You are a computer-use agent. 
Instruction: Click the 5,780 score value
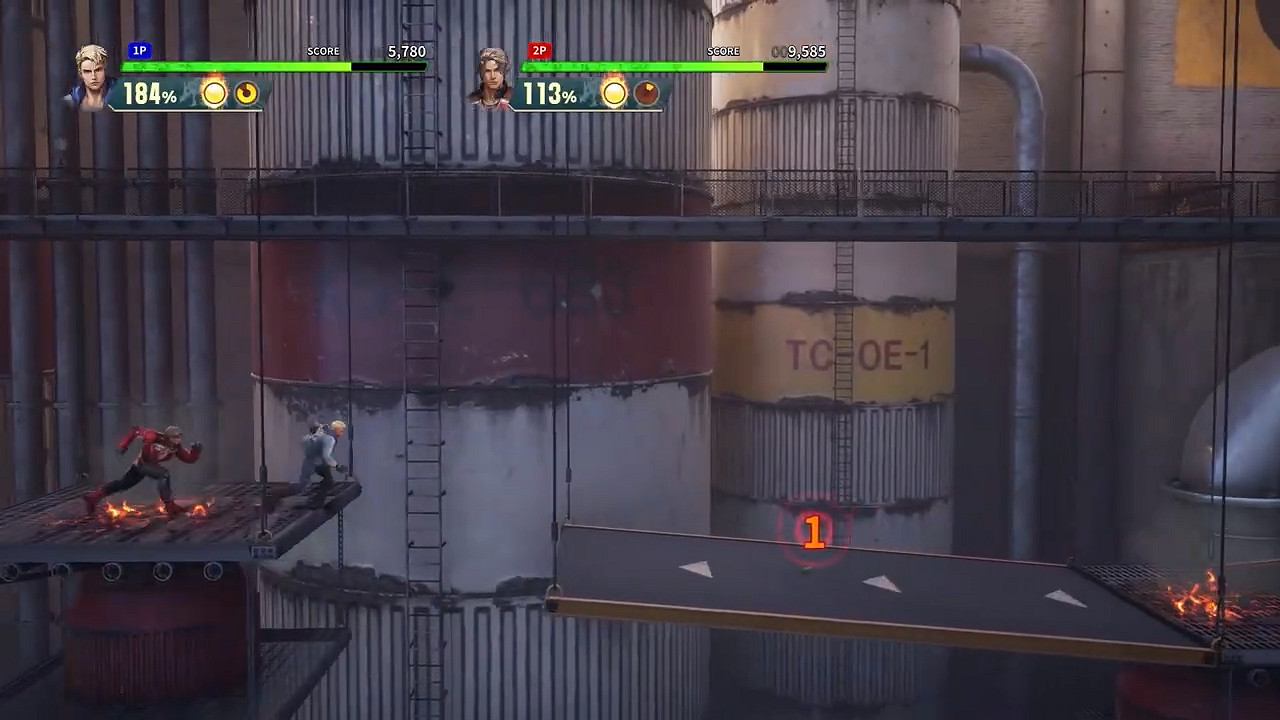(x=408, y=51)
